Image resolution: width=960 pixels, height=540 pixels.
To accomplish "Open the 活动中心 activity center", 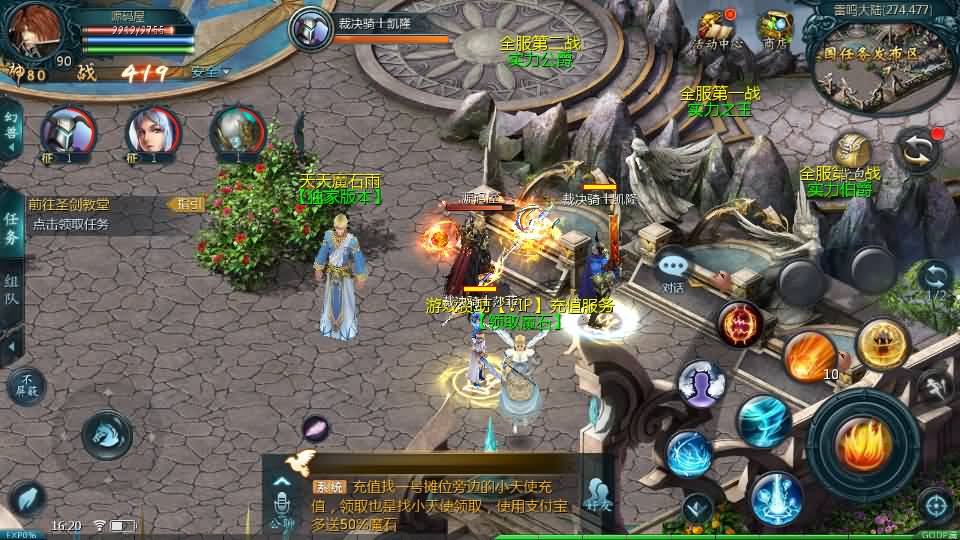I will click(x=718, y=28).
